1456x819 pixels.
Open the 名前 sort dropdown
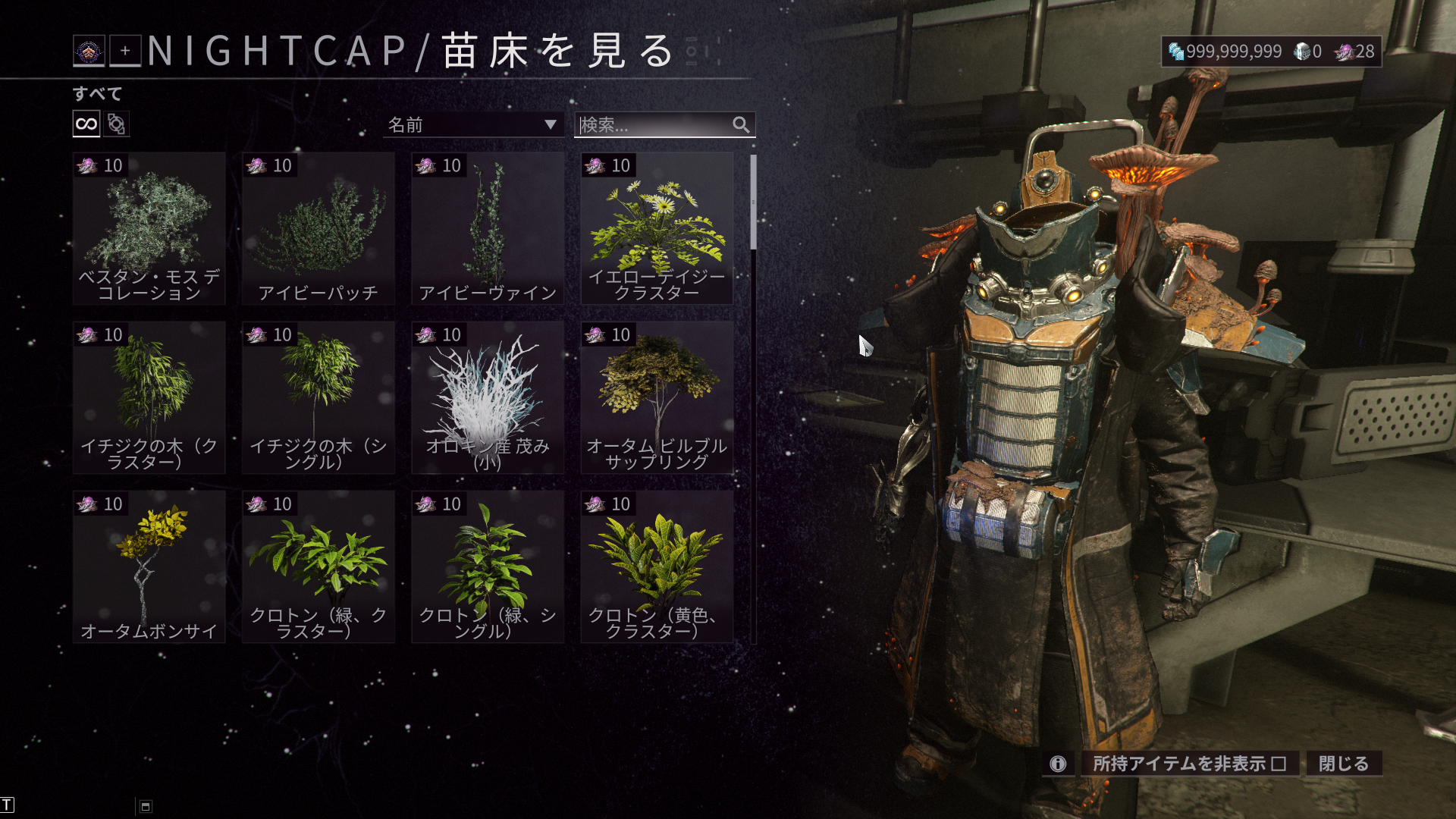472,124
